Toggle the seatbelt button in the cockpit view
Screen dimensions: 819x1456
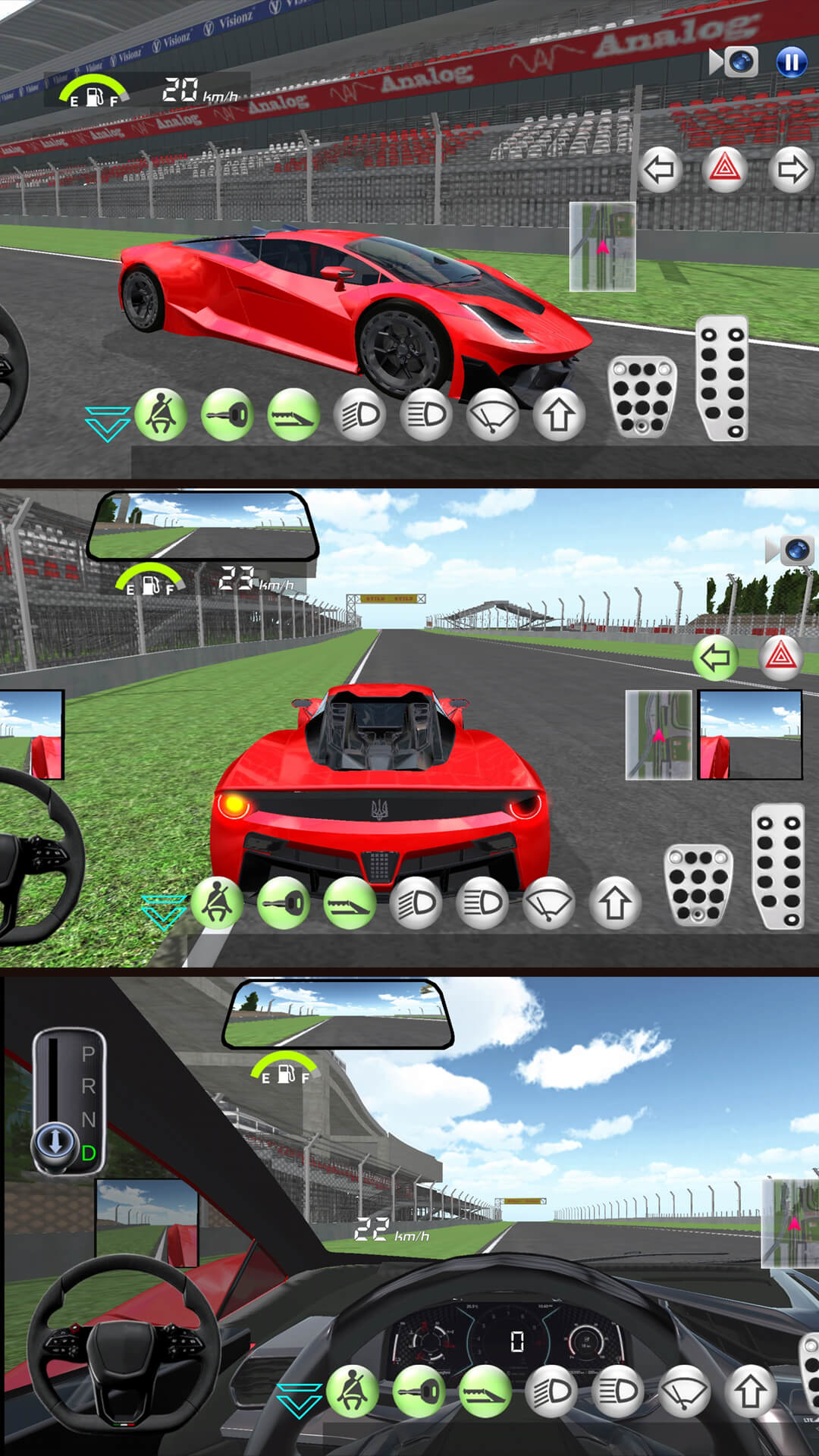point(352,1392)
